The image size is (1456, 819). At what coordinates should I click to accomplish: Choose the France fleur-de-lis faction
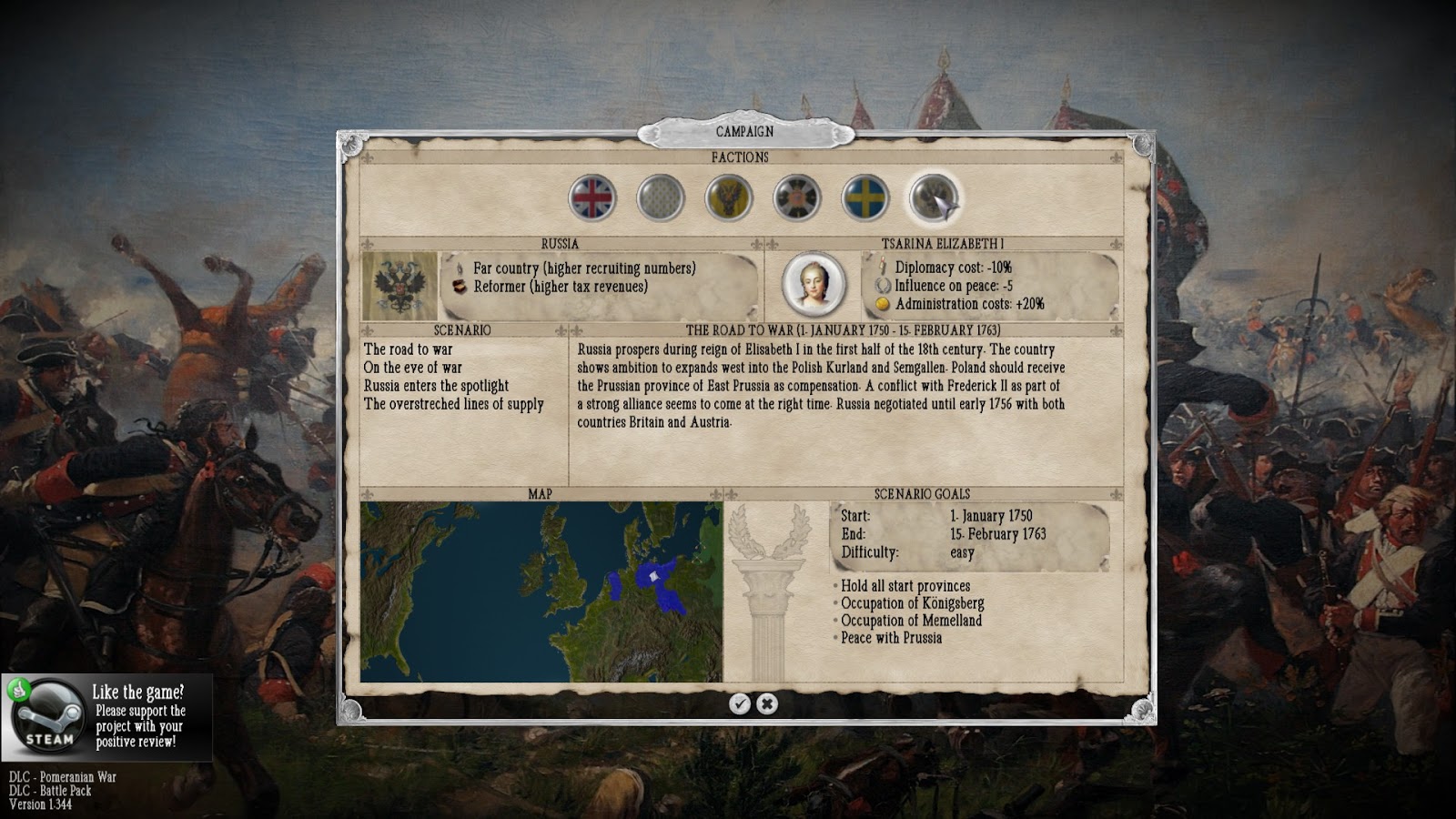click(x=661, y=198)
